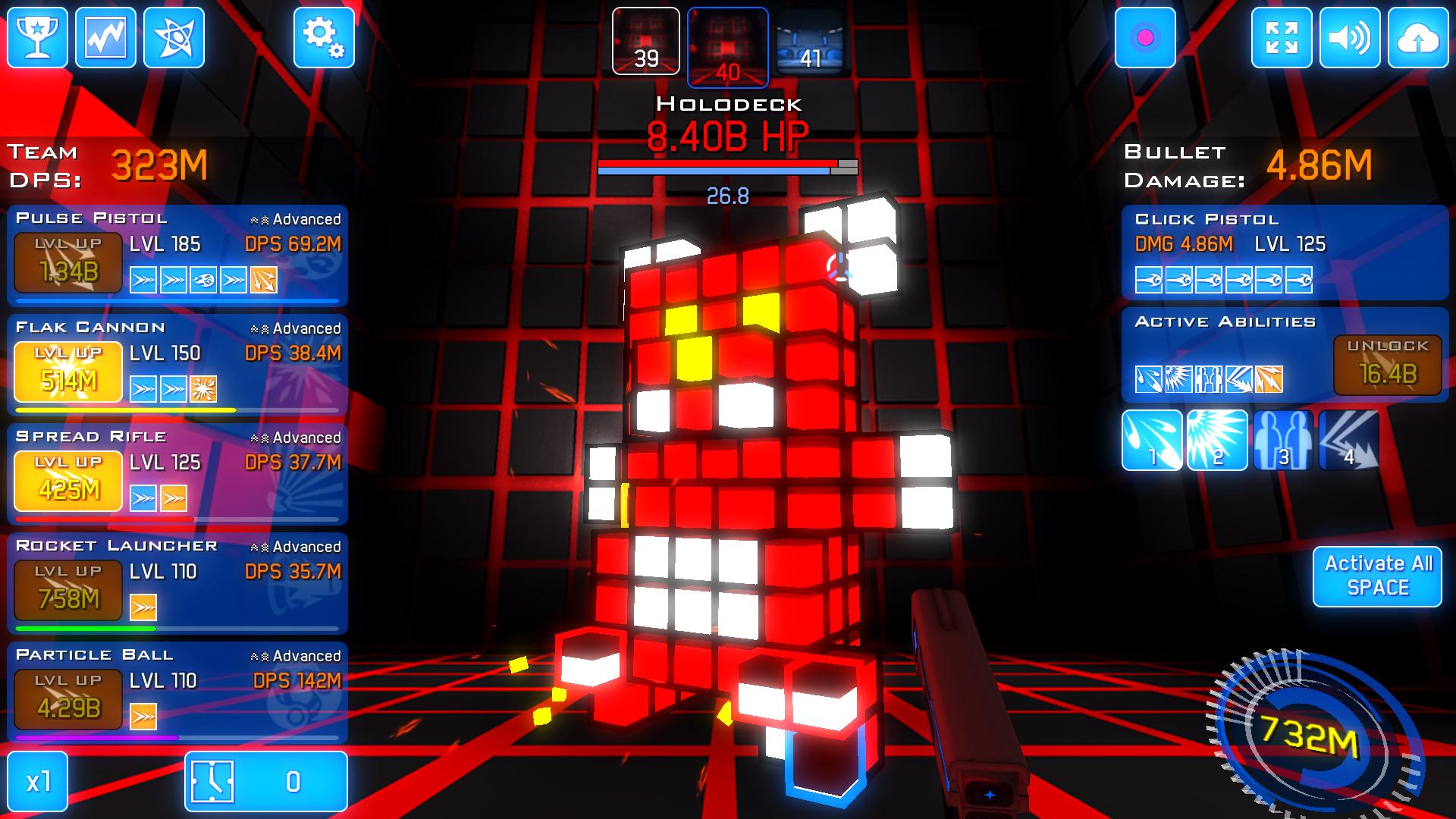
Task: Level up Rocket Launcher for 758M
Action: tap(68, 590)
